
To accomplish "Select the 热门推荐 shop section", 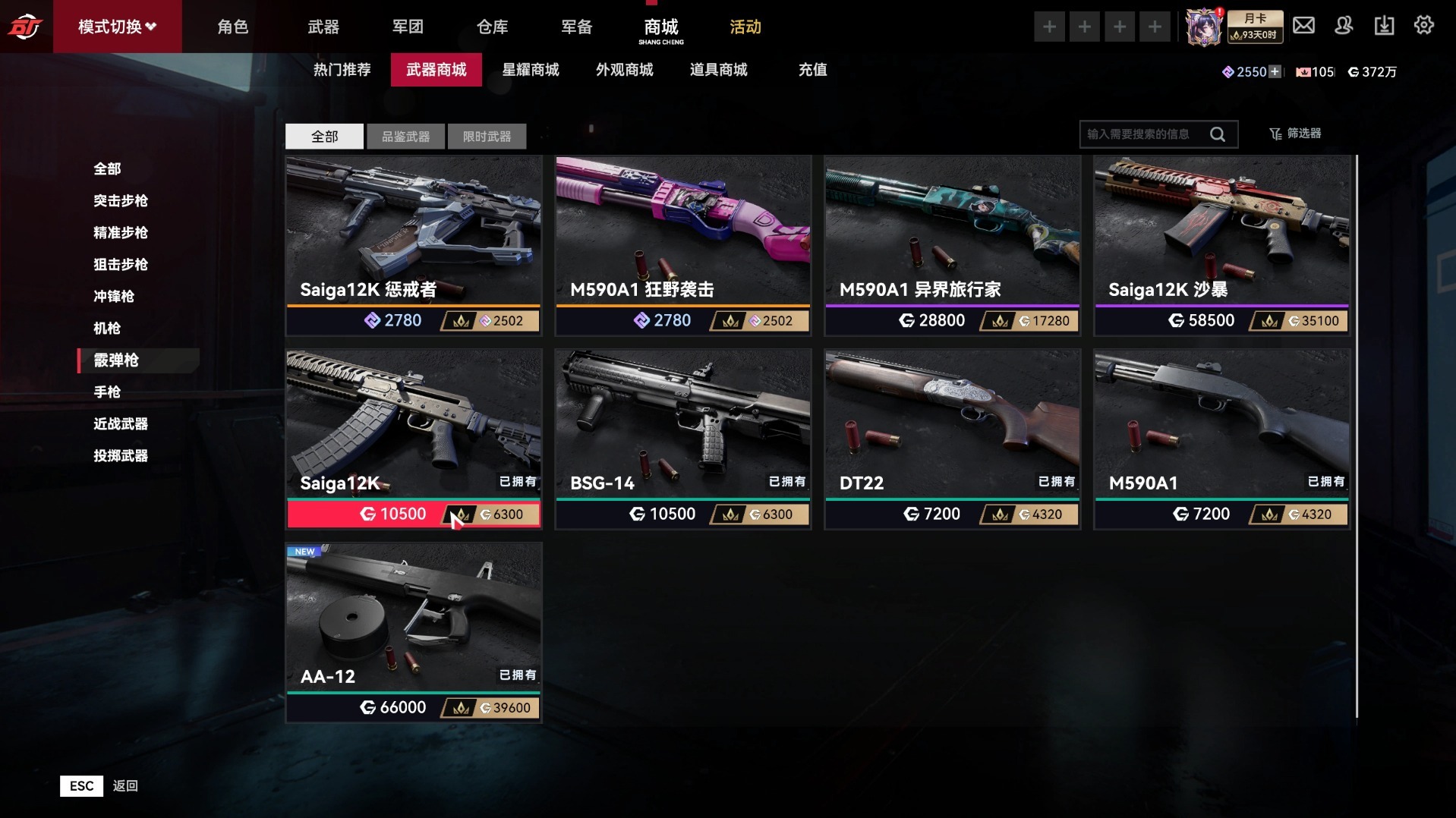I will point(342,70).
